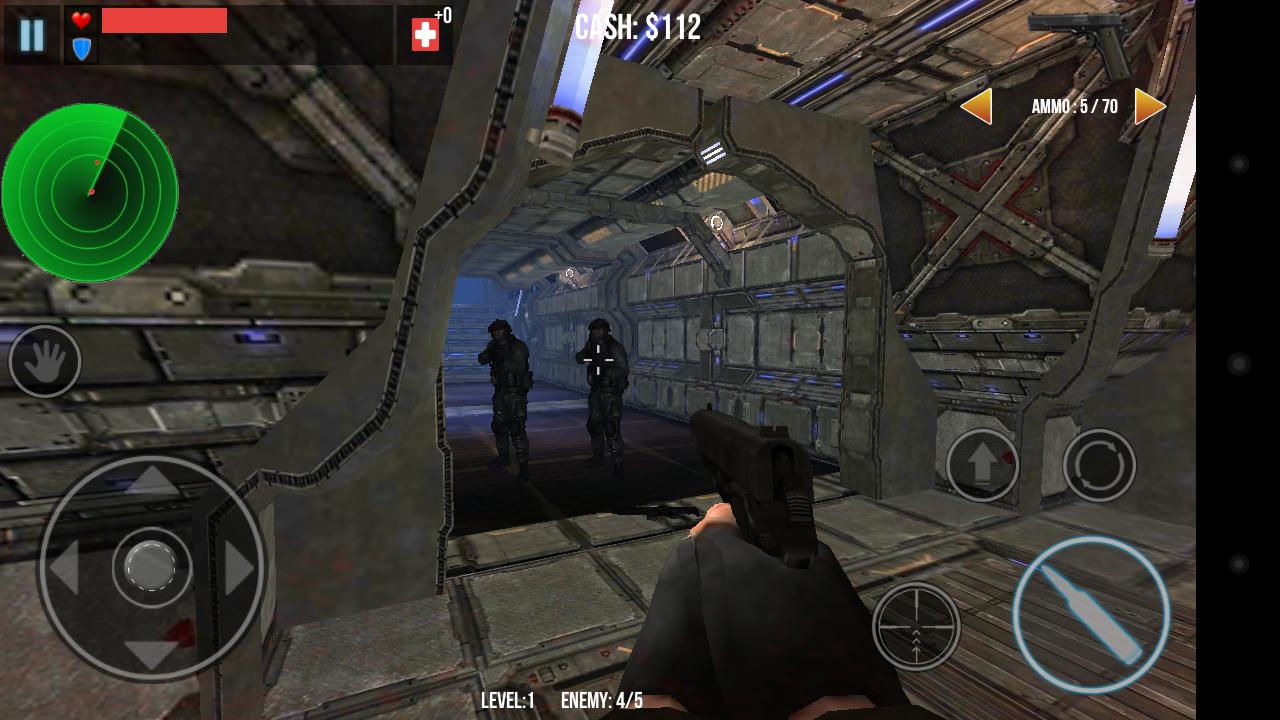Viewport: 1280px width, 720px height.
Task: Click the red health bar
Action: coord(165,20)
